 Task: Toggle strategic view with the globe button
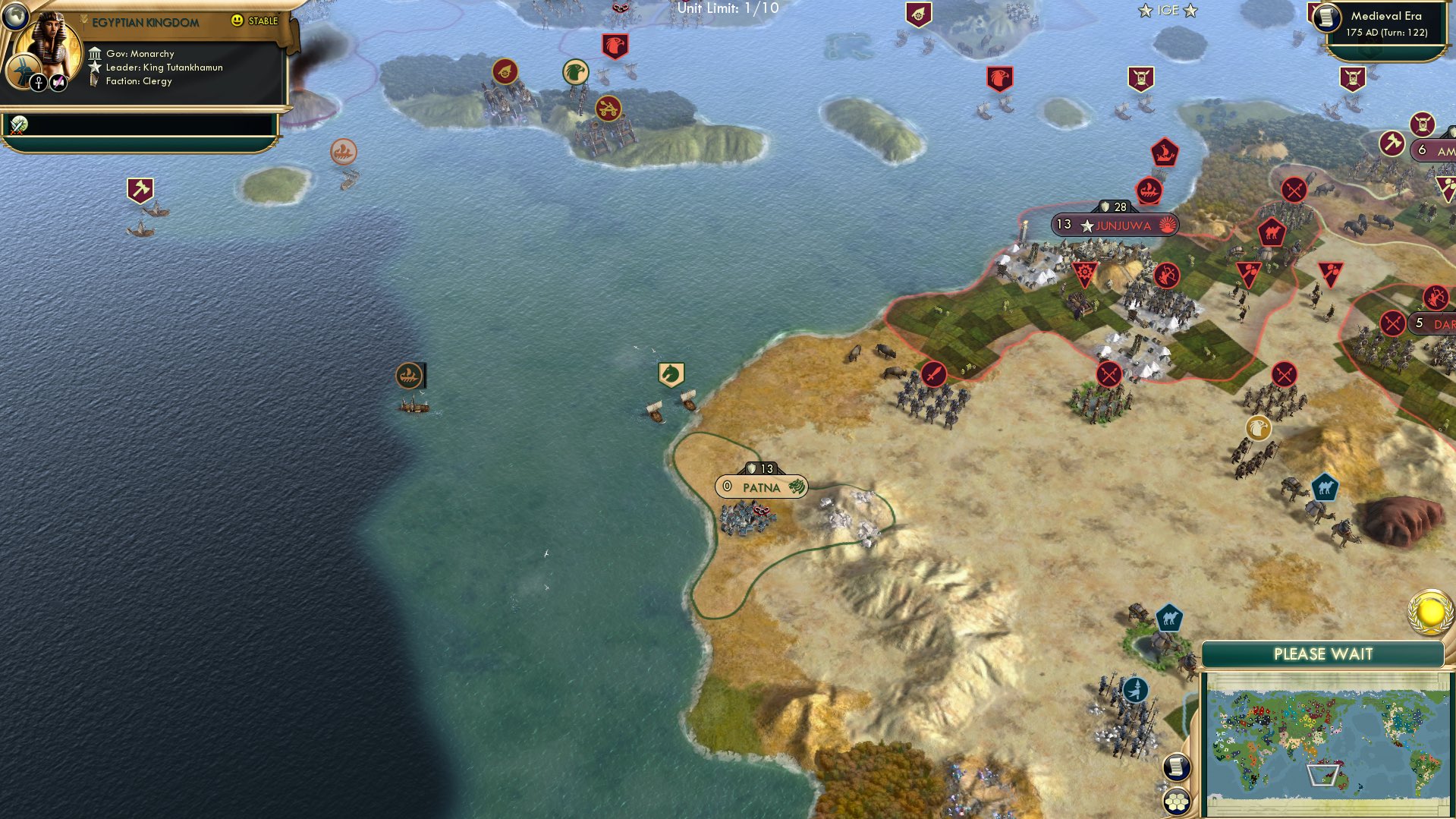click(15, 17)
